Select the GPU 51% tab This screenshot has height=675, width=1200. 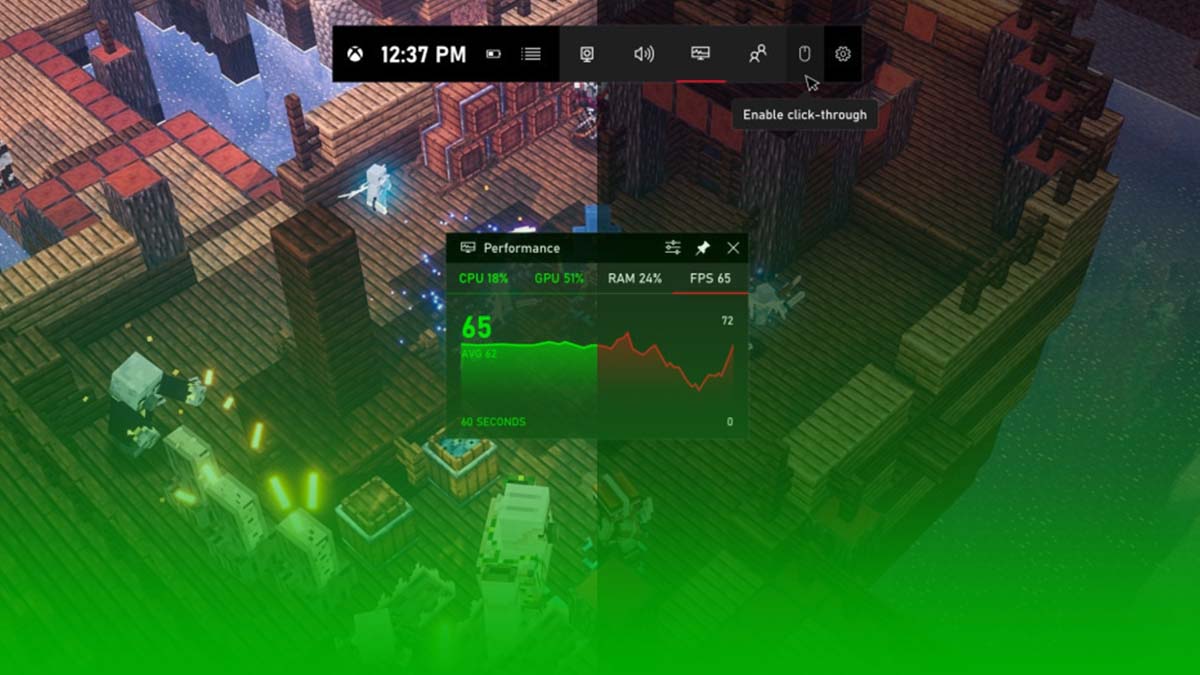click(x=559, y=278)
